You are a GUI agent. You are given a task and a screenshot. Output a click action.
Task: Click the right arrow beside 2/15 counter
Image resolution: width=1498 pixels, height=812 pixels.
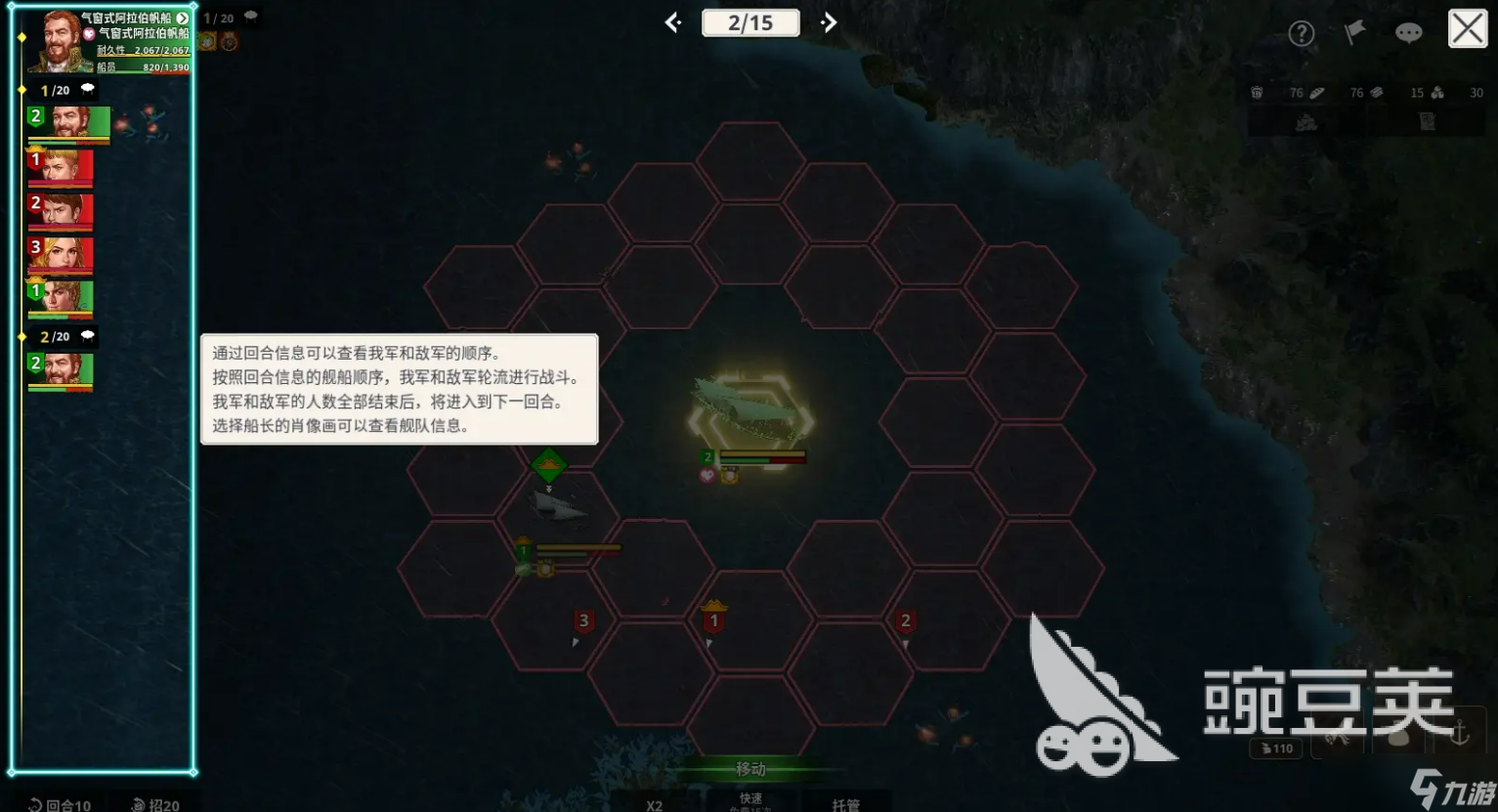[x=828, y=21]
